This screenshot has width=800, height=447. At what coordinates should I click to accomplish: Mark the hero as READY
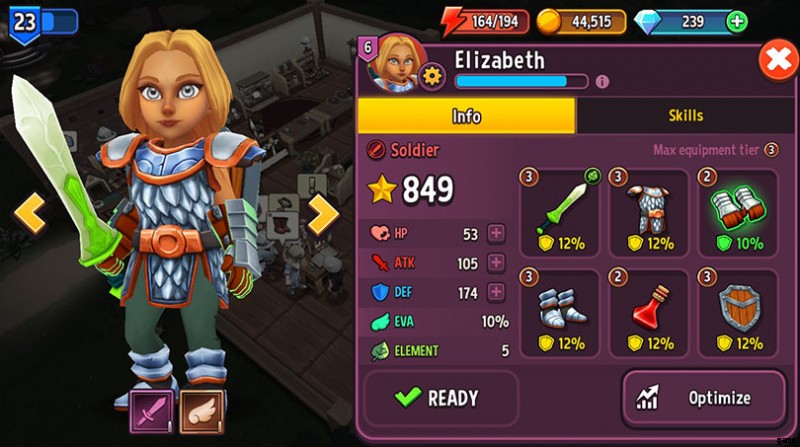pyautogui.click(x=440, y=398)
